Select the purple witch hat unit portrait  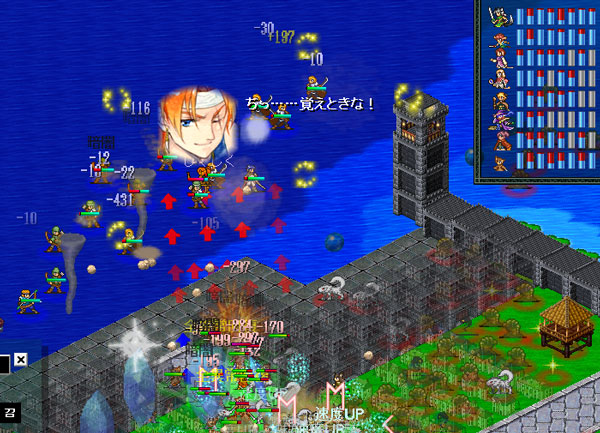[500, 119]
